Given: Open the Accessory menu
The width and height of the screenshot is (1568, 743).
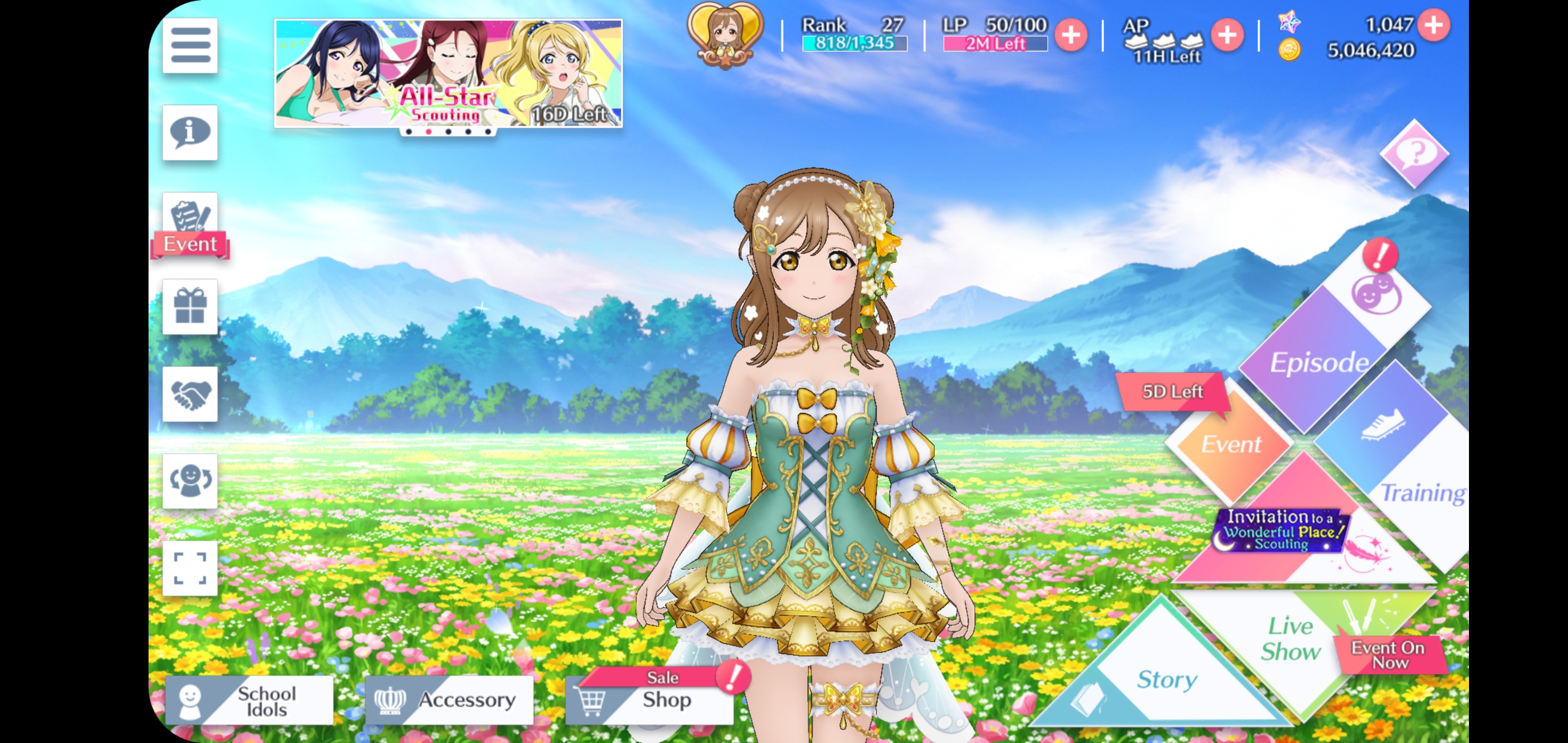Looking at the screenshot, I should 449,700.
